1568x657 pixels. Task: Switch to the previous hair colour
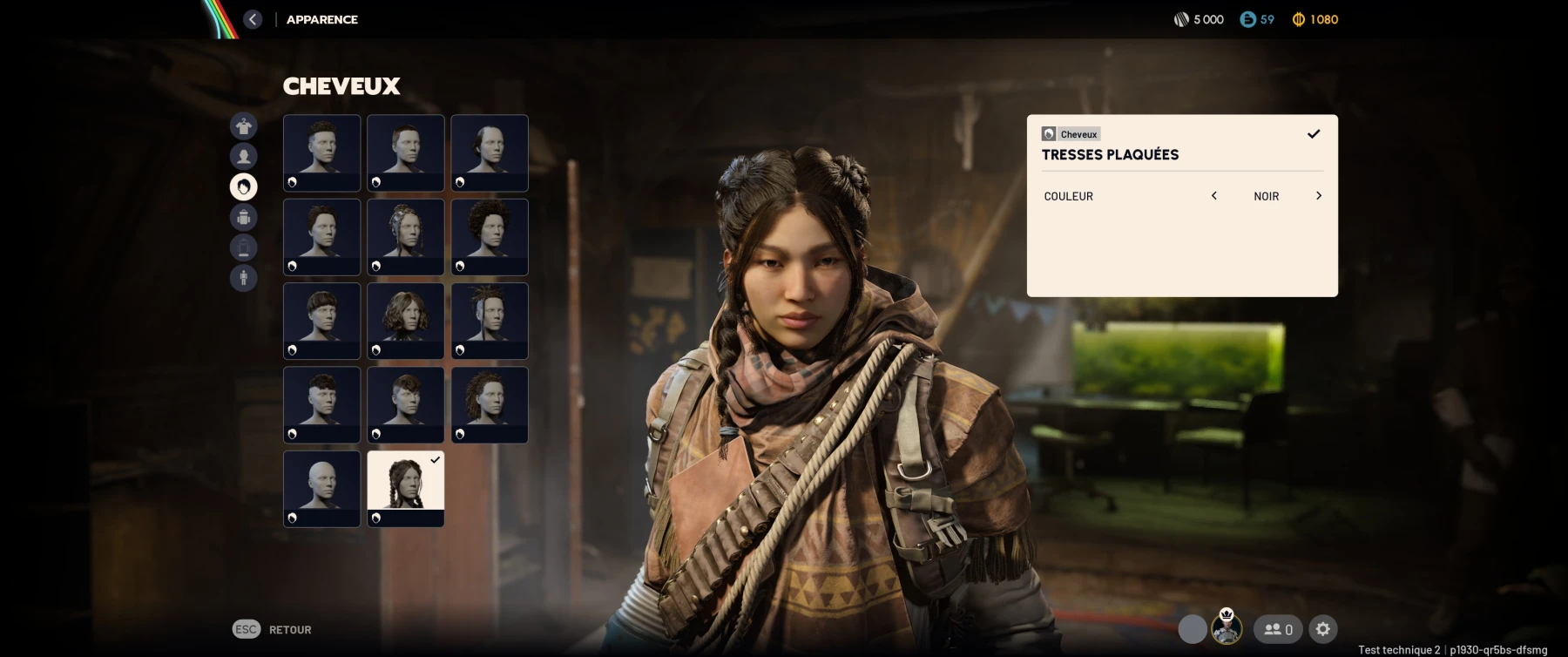coord(1214,196)
